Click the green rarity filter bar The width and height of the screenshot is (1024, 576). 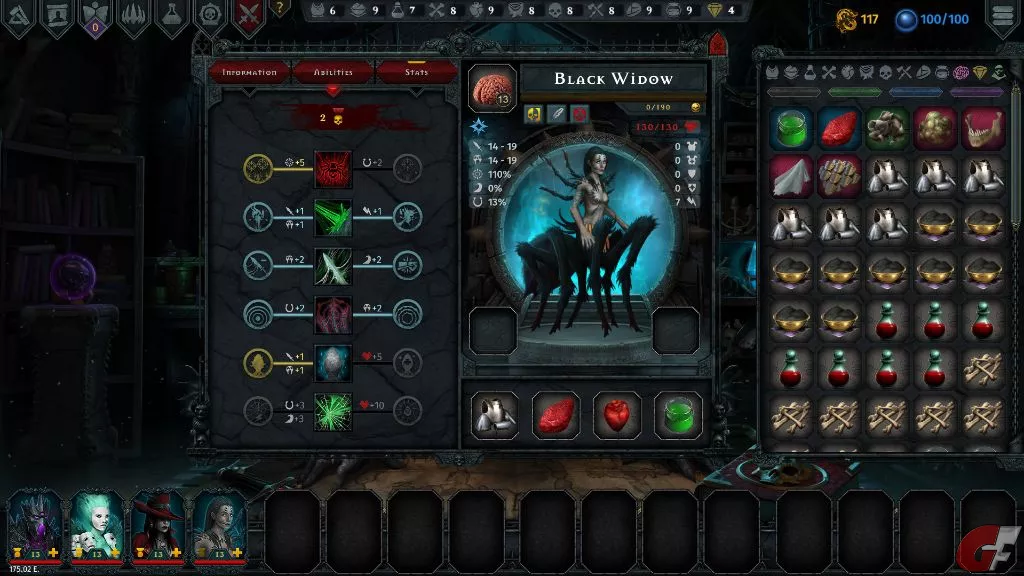pos(855,92)
